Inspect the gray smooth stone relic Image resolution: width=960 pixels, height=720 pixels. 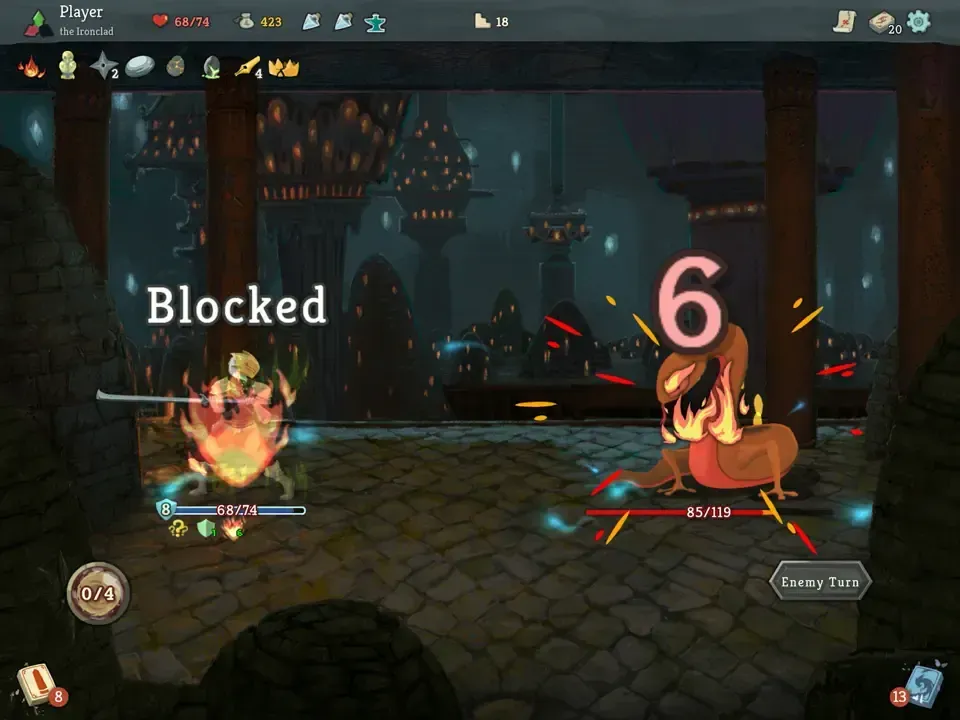point(139,67)
